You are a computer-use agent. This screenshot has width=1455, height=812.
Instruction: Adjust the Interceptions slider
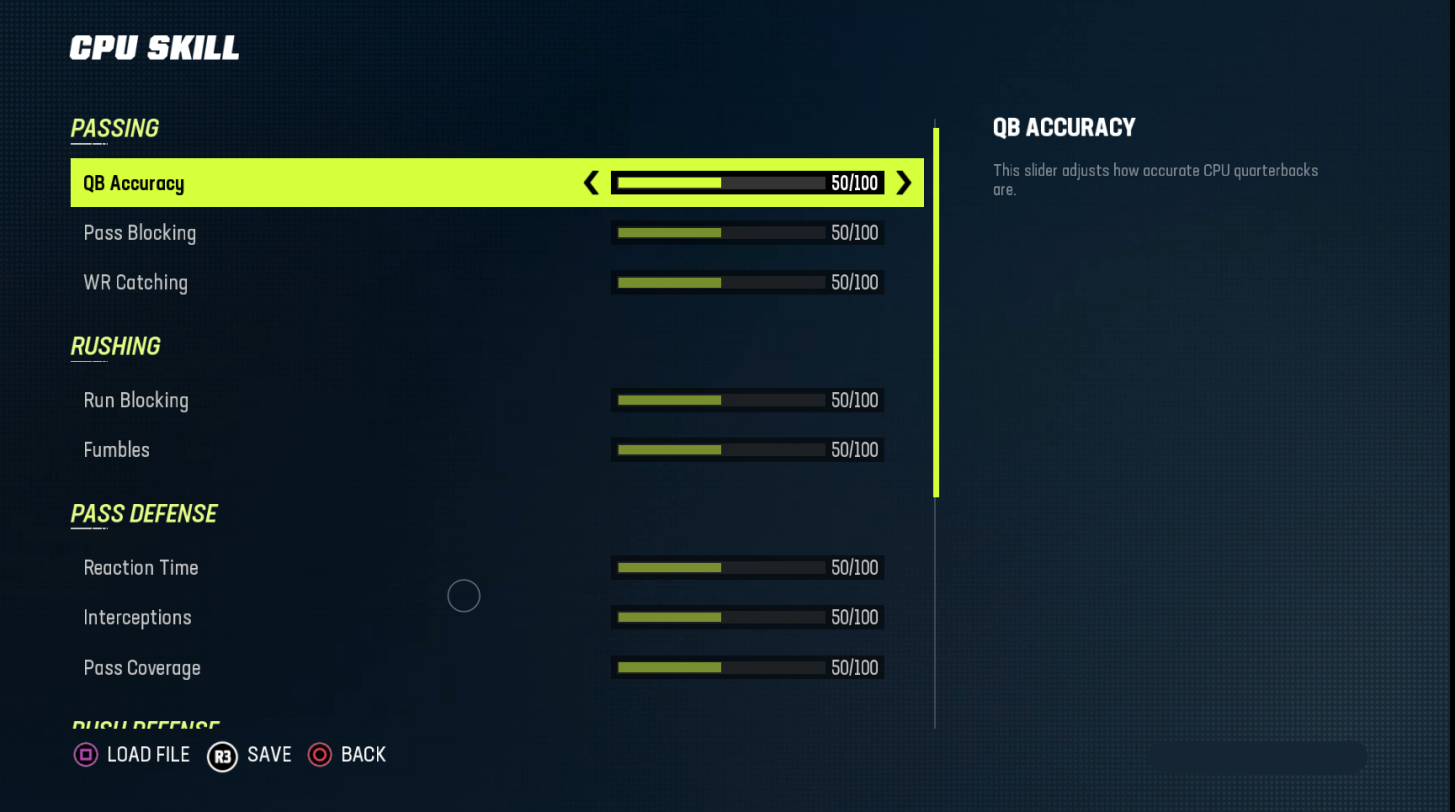tap(747, 617)
